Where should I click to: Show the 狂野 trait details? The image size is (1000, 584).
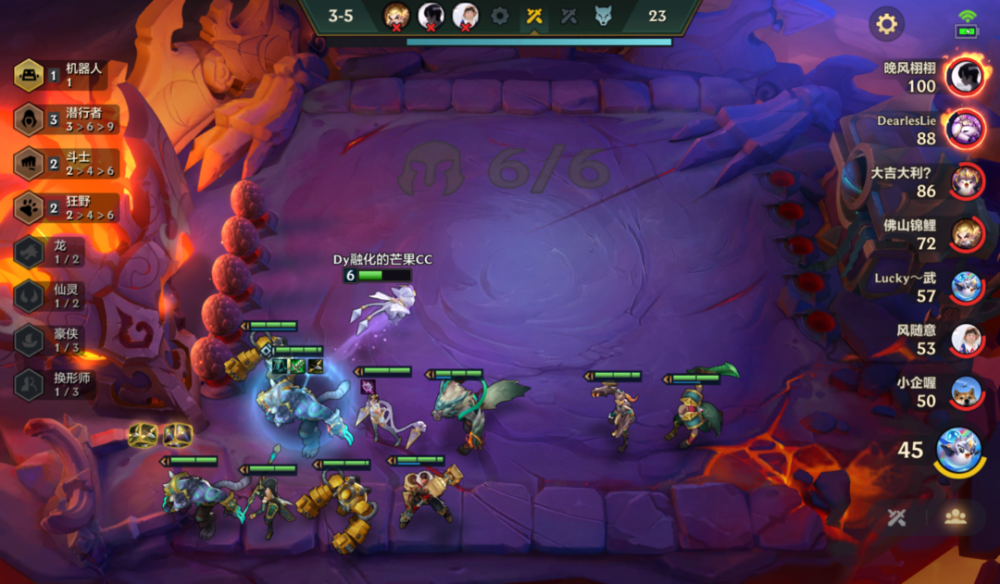coord(70,207)
